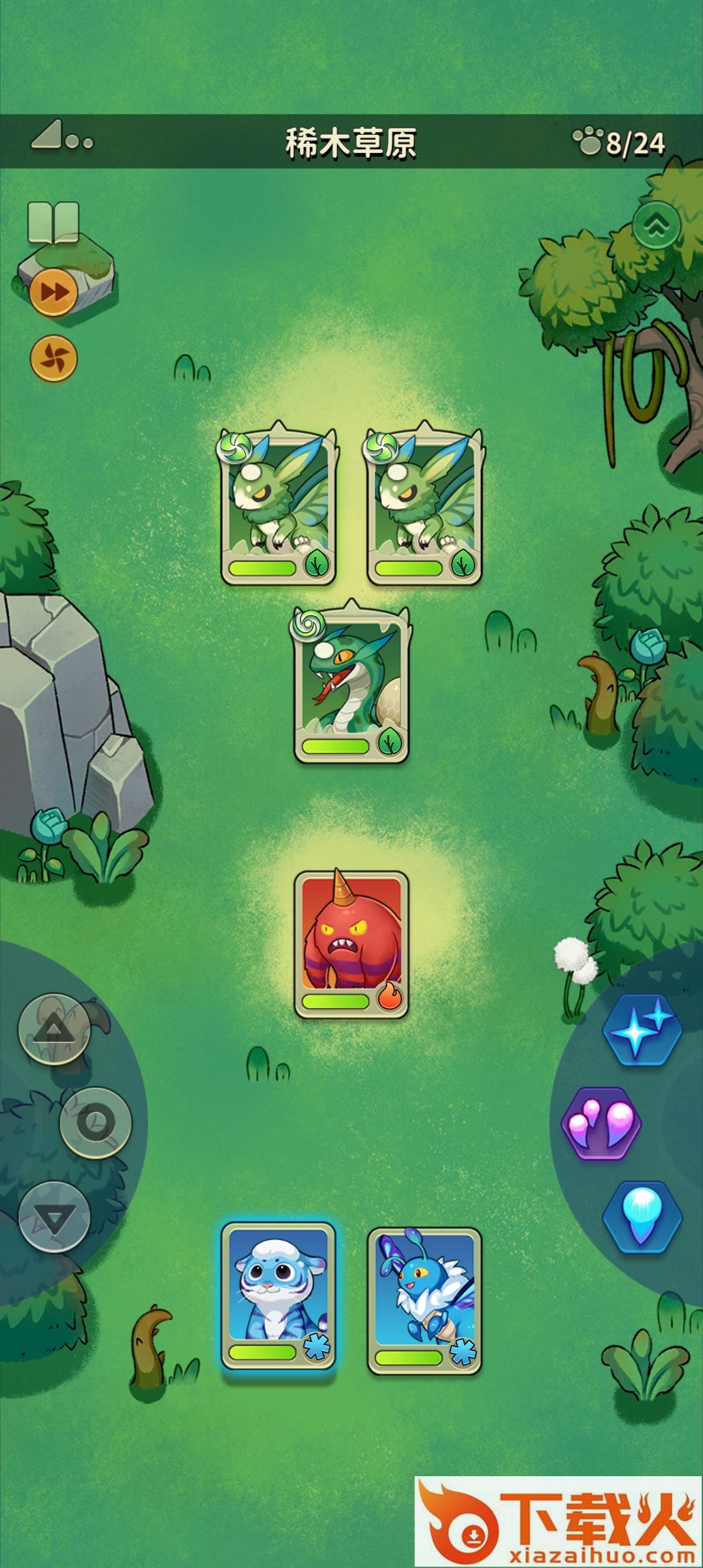Activate the blue sparkle star skill

(642, 1030)
